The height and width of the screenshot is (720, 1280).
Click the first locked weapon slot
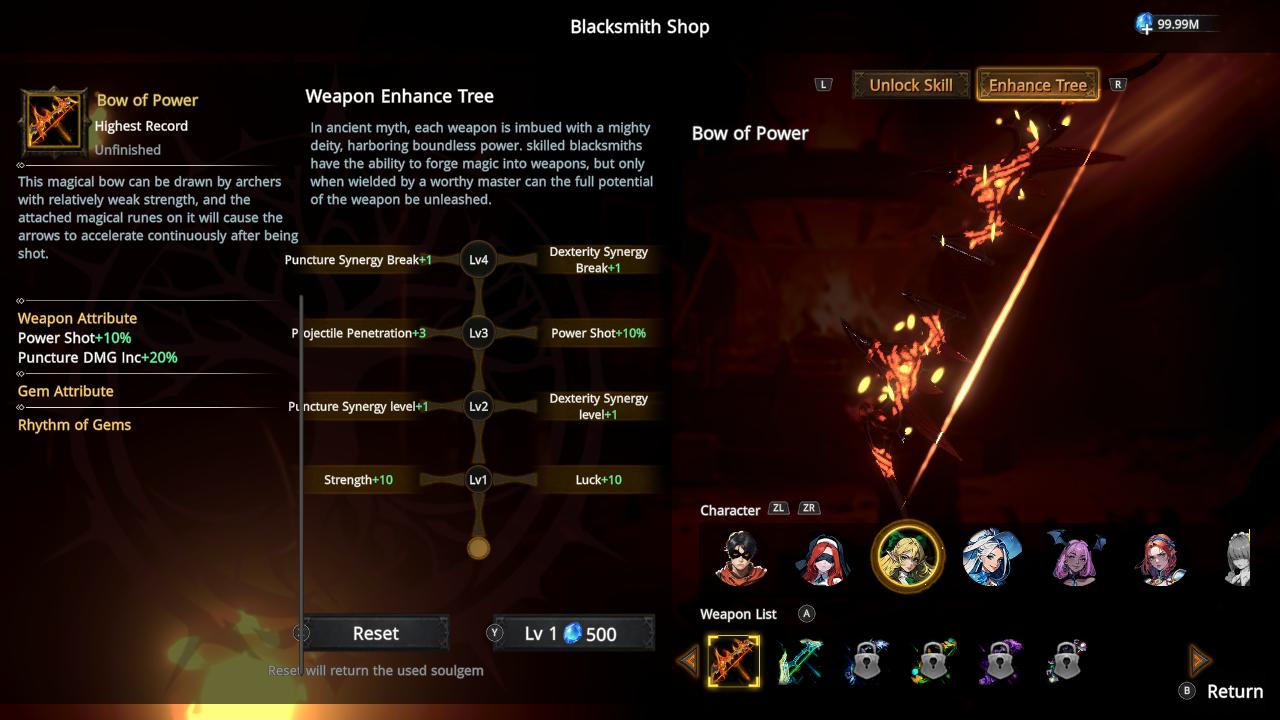point(867,659)
